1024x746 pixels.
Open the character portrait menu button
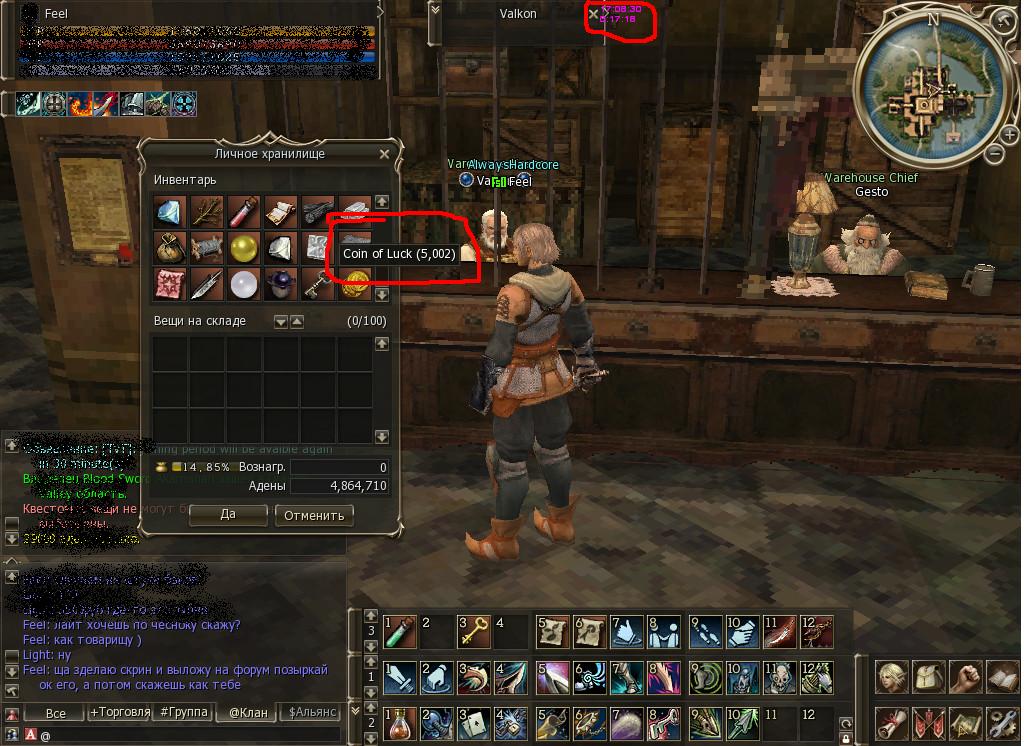tap(892, 677)
